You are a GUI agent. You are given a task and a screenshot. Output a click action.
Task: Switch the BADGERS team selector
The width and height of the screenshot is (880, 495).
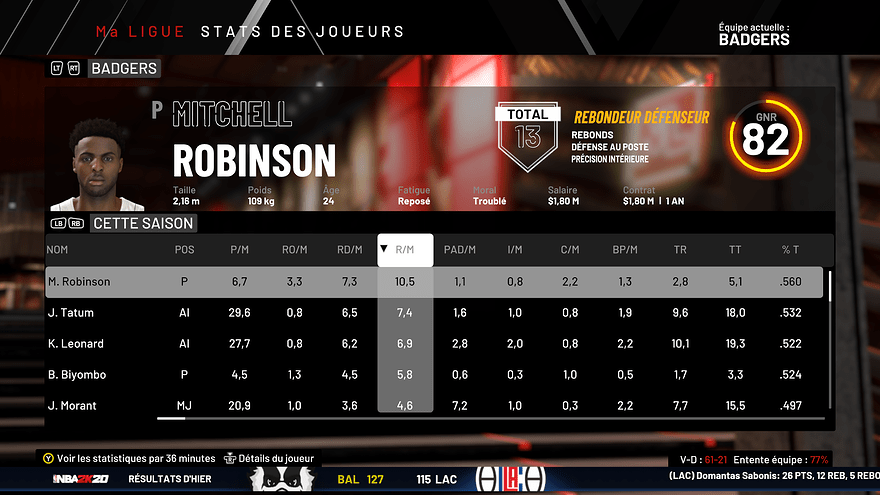(123, 69)
